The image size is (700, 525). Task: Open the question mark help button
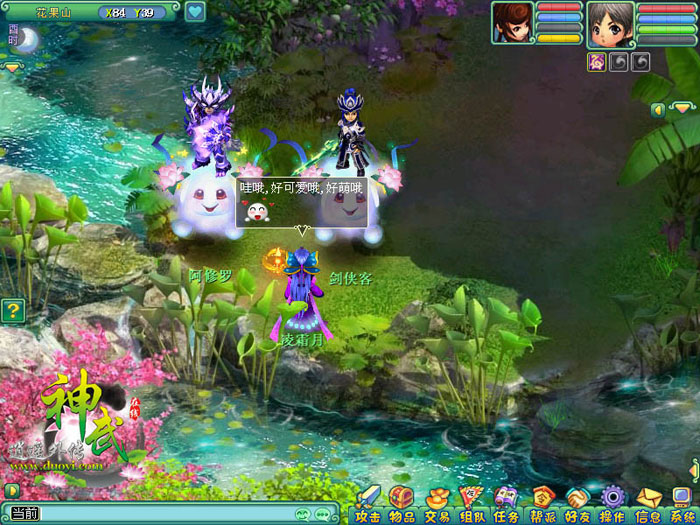click(12, 310)
